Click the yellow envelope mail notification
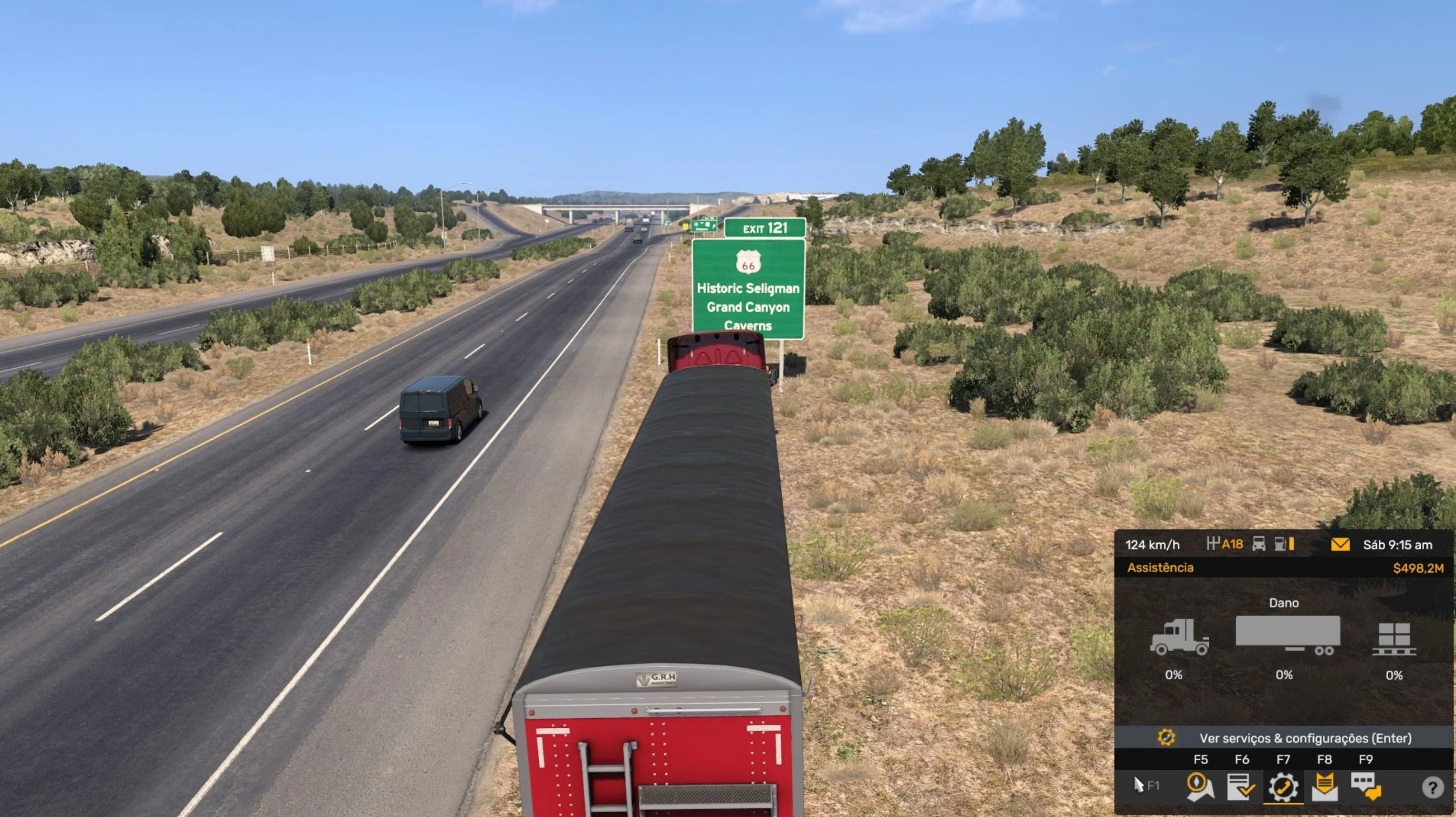1456x817 pixels. (x=1340, y=545)
